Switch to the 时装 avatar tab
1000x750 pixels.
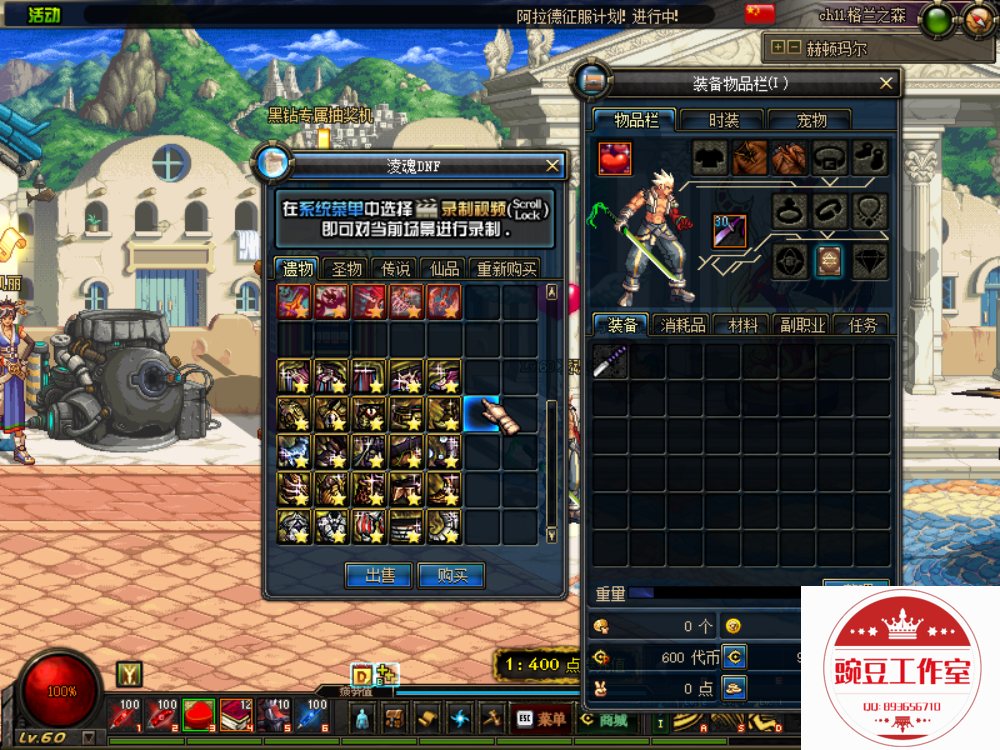point(723,120)
